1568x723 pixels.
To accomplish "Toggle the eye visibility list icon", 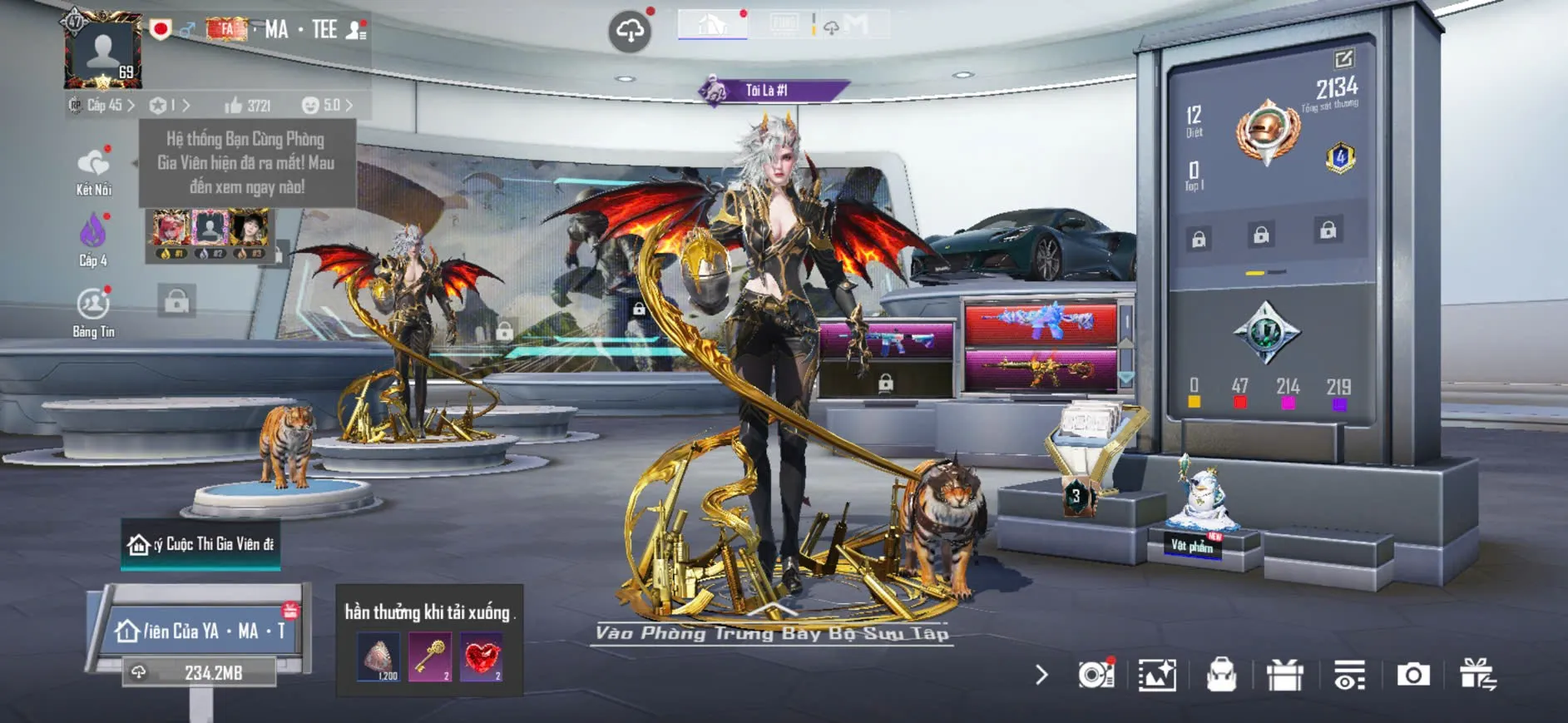I will [x=1349, y=675].
